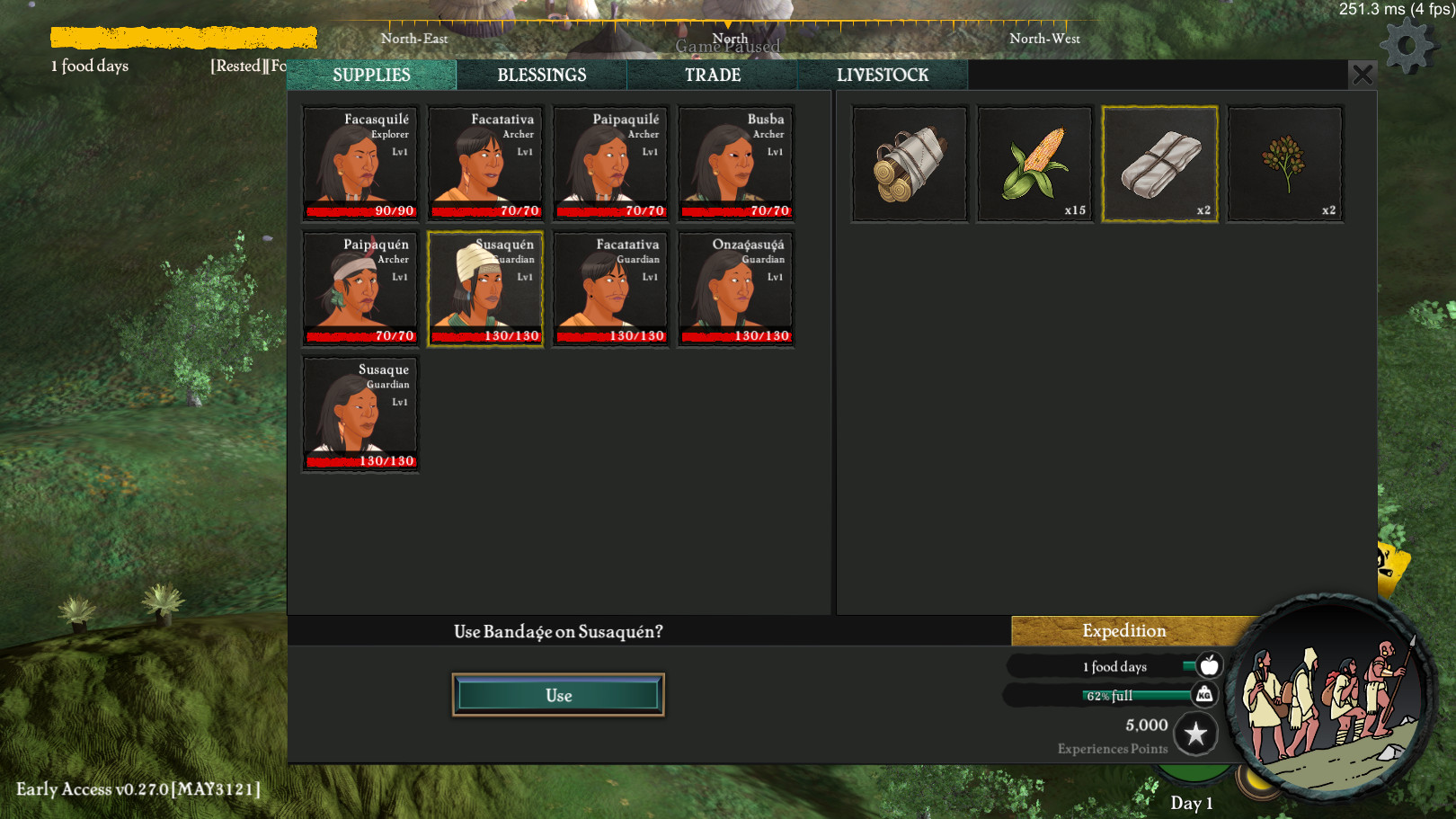
Task: Show the Livestock tab
Action: 882,76
